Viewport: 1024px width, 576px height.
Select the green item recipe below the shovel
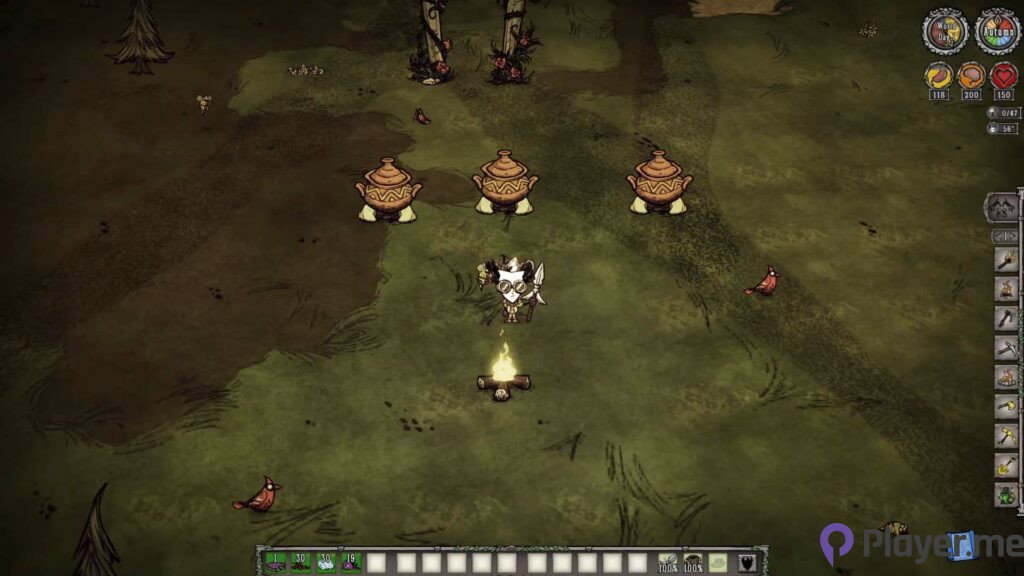1006,494
